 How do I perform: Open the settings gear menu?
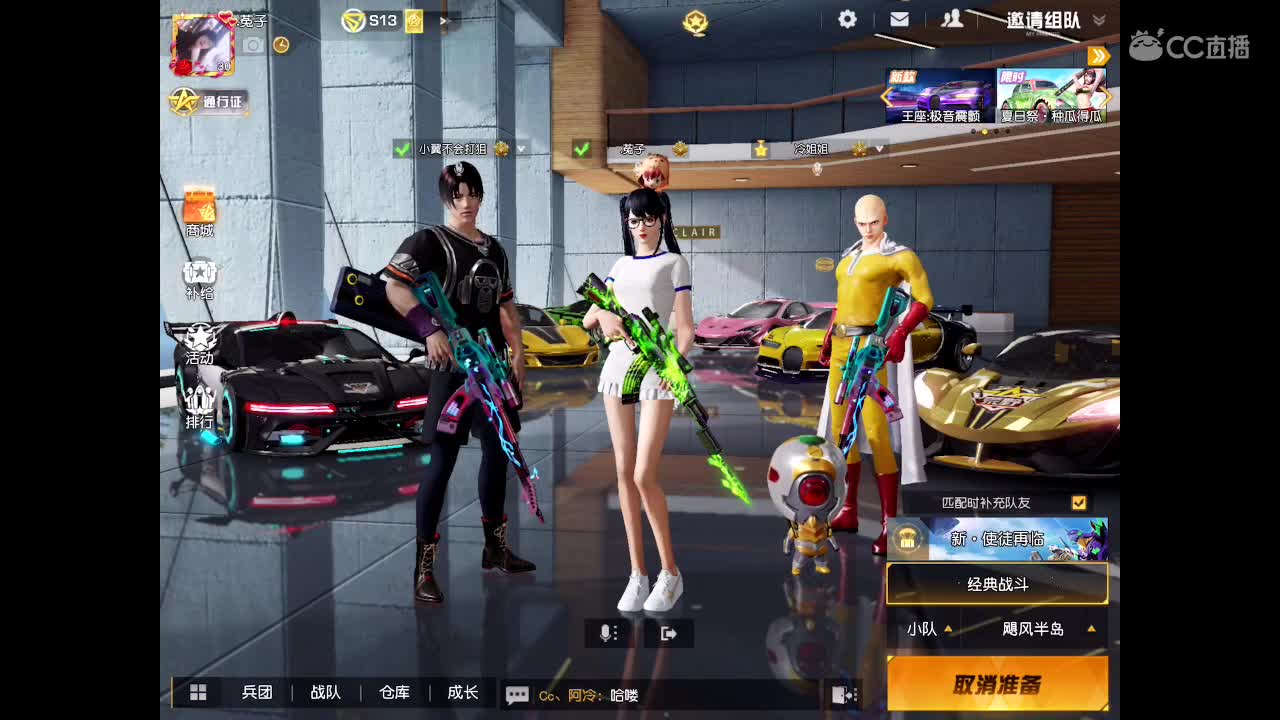click(845, 18)
